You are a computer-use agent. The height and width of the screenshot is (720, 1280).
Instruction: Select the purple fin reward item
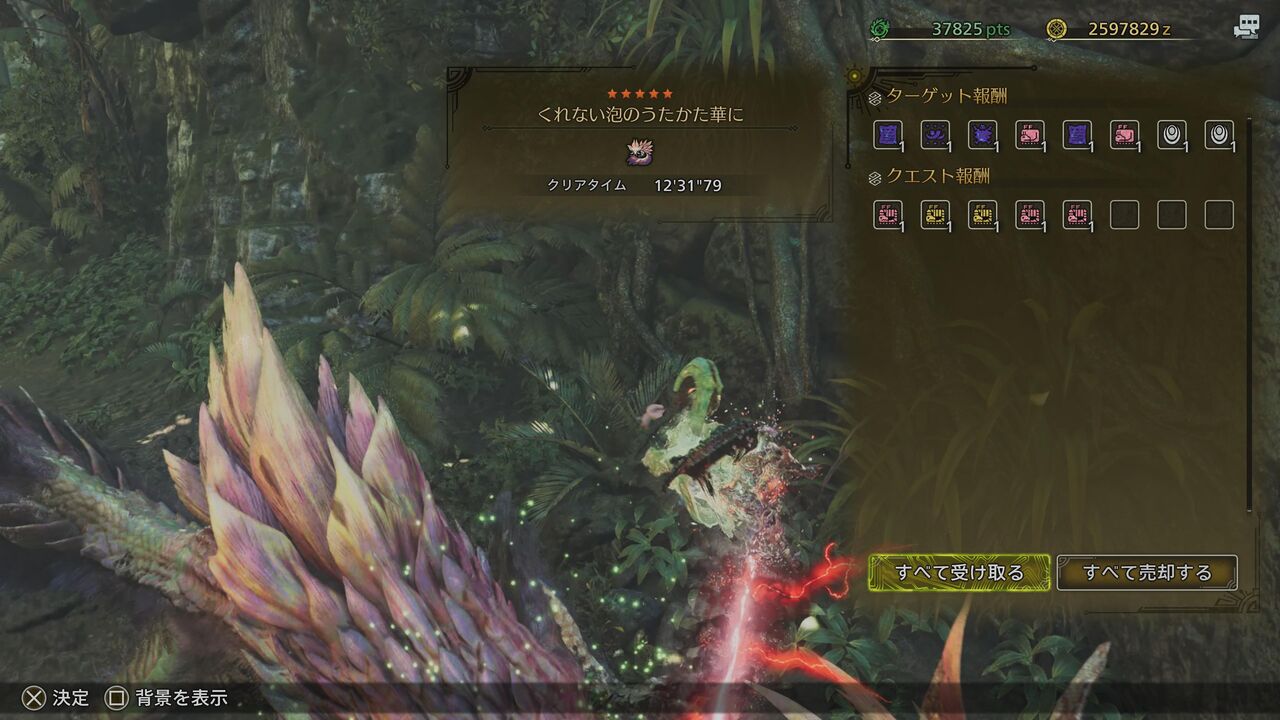[x=935, y=134]
